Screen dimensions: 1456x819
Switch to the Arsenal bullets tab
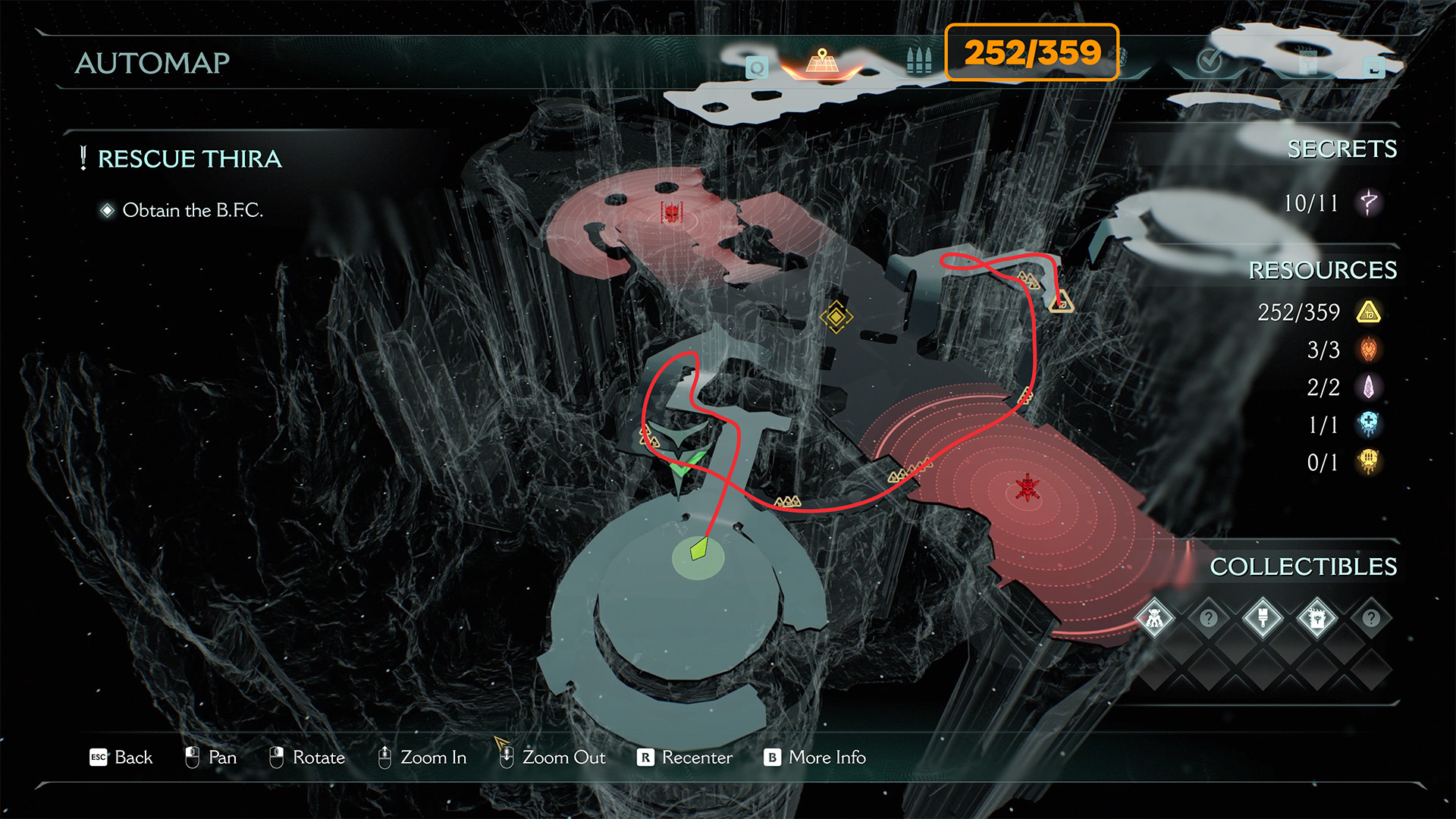918,61
